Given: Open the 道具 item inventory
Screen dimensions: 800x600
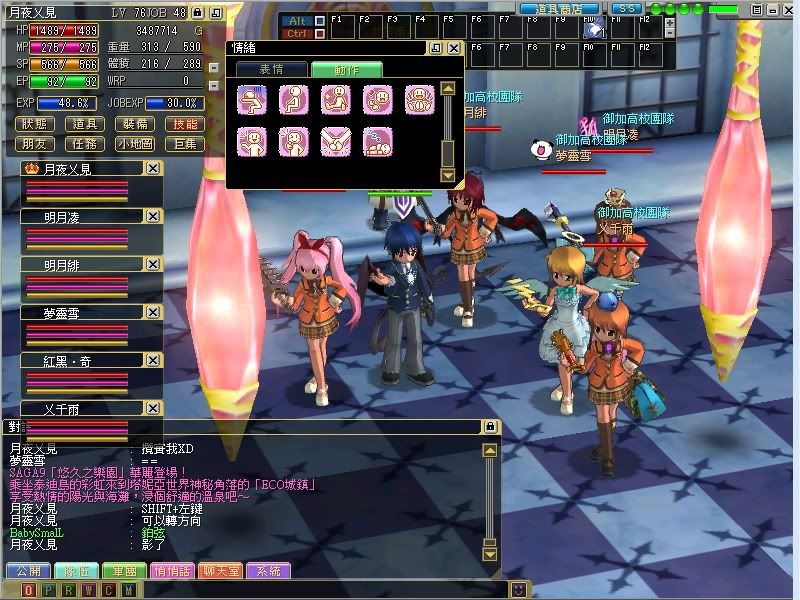Looking at the screenshot, I should (85, 124).
